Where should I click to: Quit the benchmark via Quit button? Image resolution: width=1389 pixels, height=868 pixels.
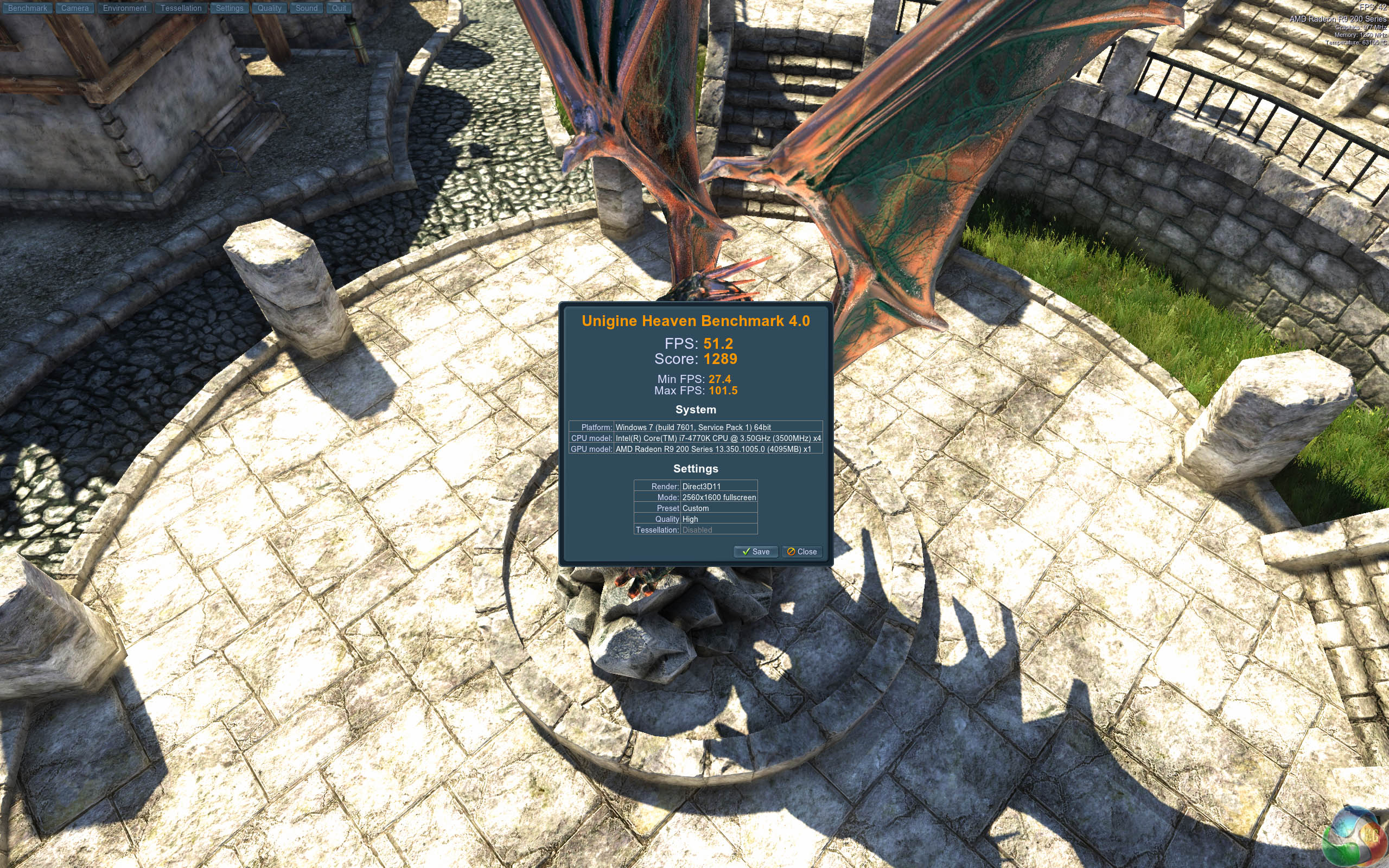339,8
